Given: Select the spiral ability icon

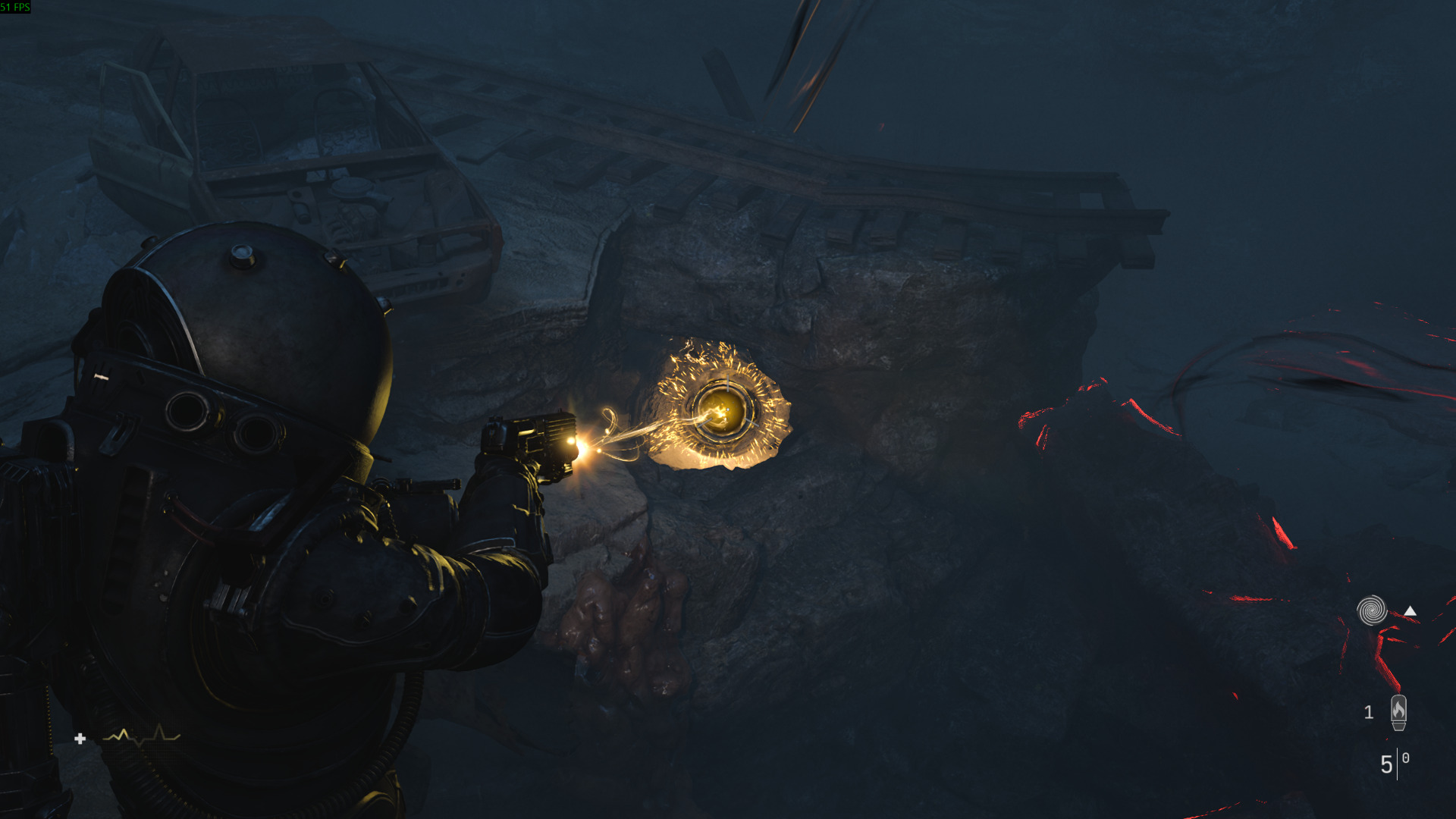Looking at the screenshot, I should point(1371,610).
